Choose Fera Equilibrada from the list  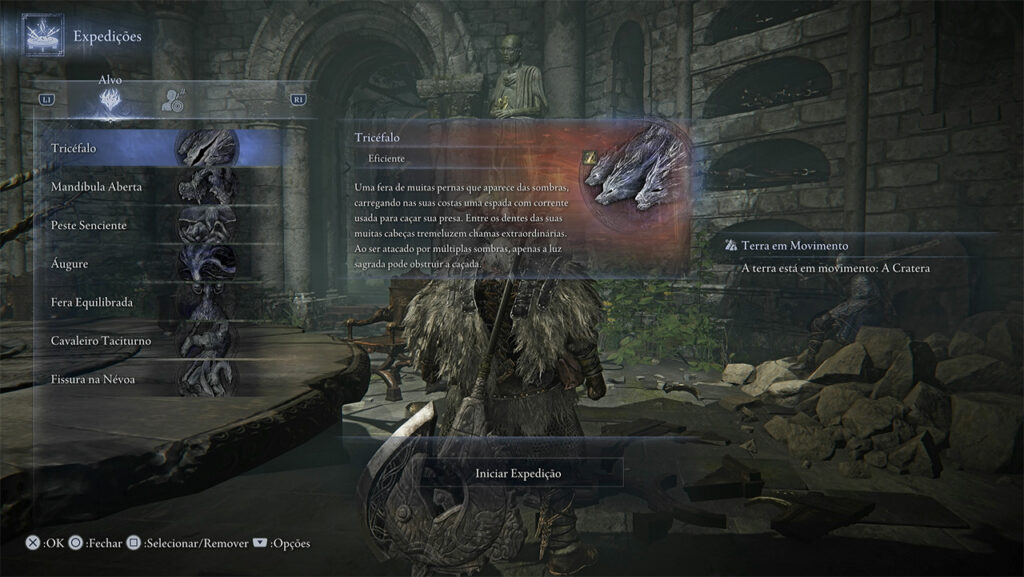pos(150,302)
